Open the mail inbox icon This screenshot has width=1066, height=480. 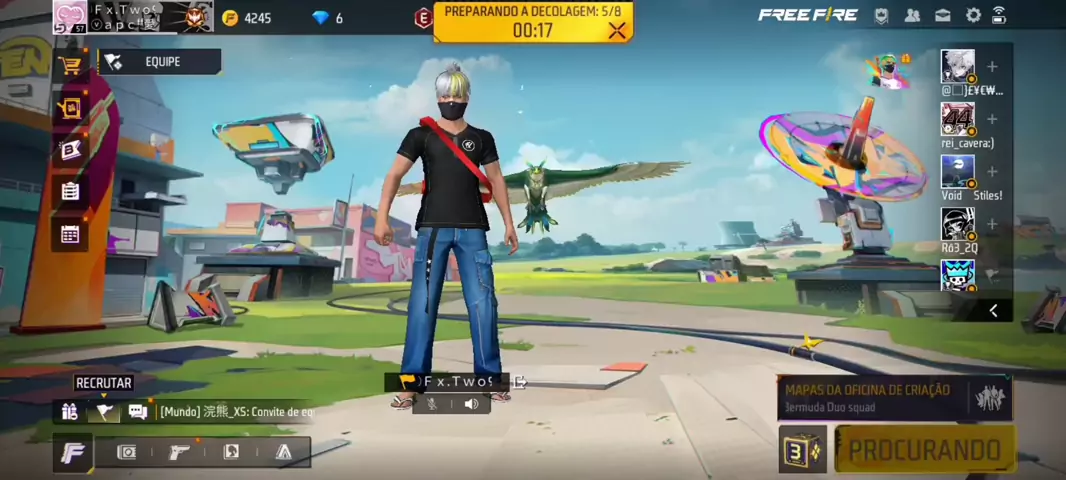(x=942, y=15)
